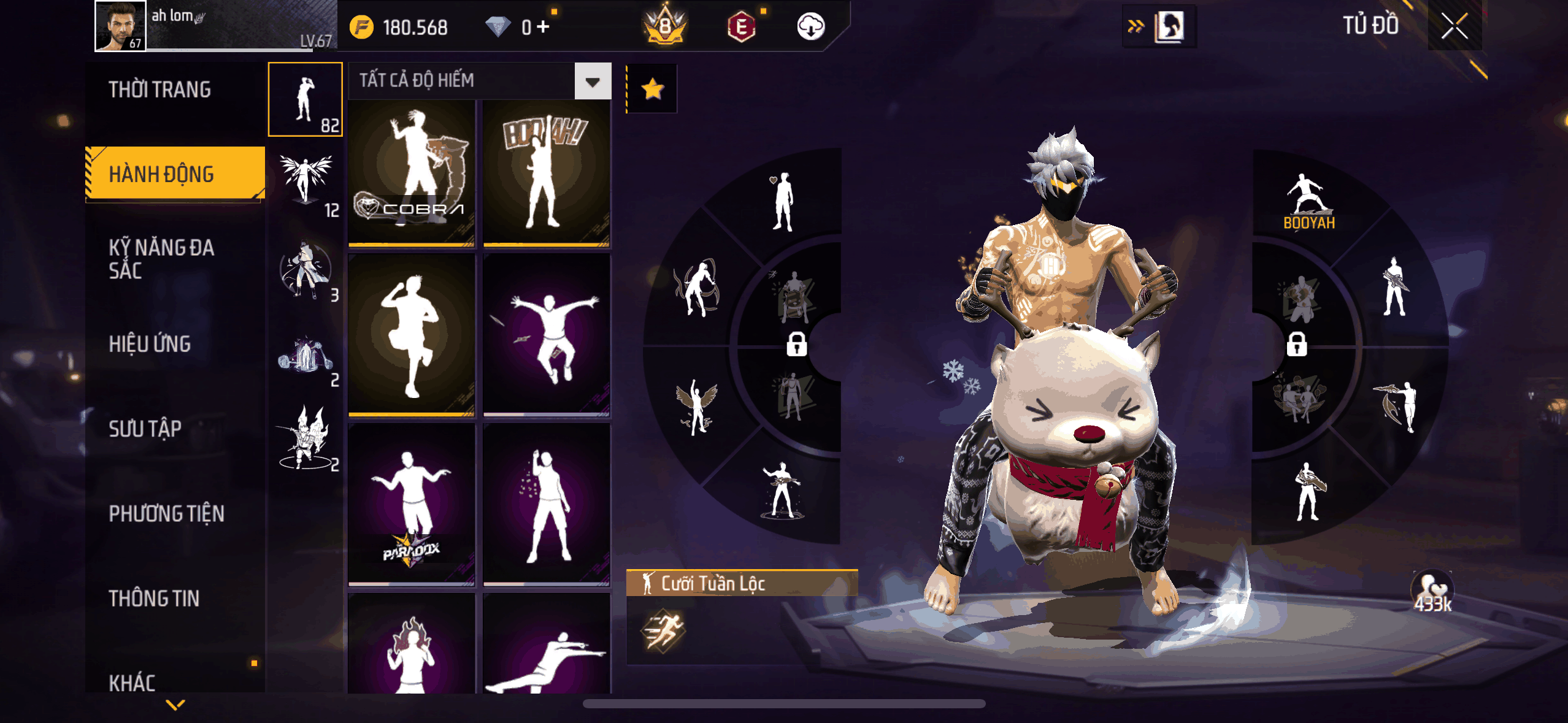
Task: Click the BOOYAH slot on the emote wheel
Action: [x=1308, y=202]
